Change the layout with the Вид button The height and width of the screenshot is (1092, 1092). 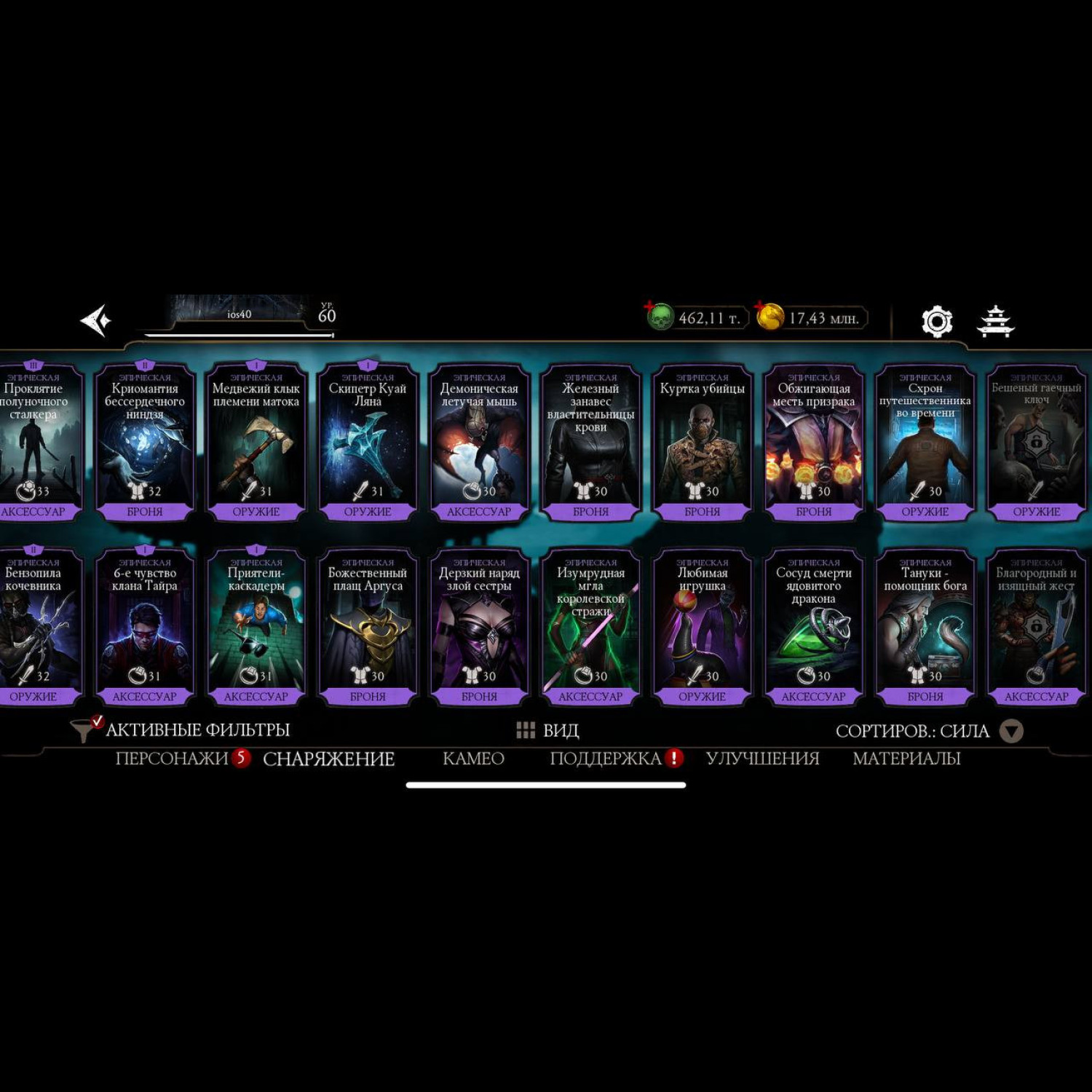(547, 730)
